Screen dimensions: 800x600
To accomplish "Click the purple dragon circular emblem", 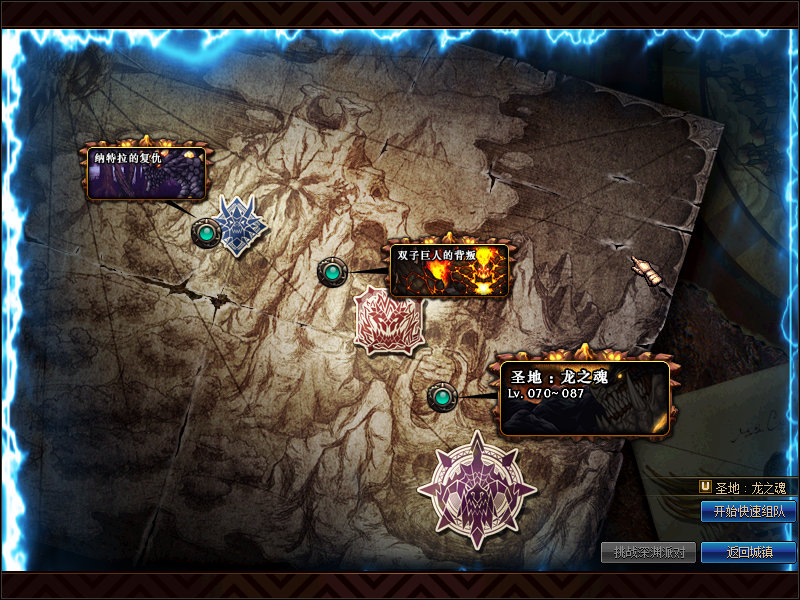I will pos(477,489).
